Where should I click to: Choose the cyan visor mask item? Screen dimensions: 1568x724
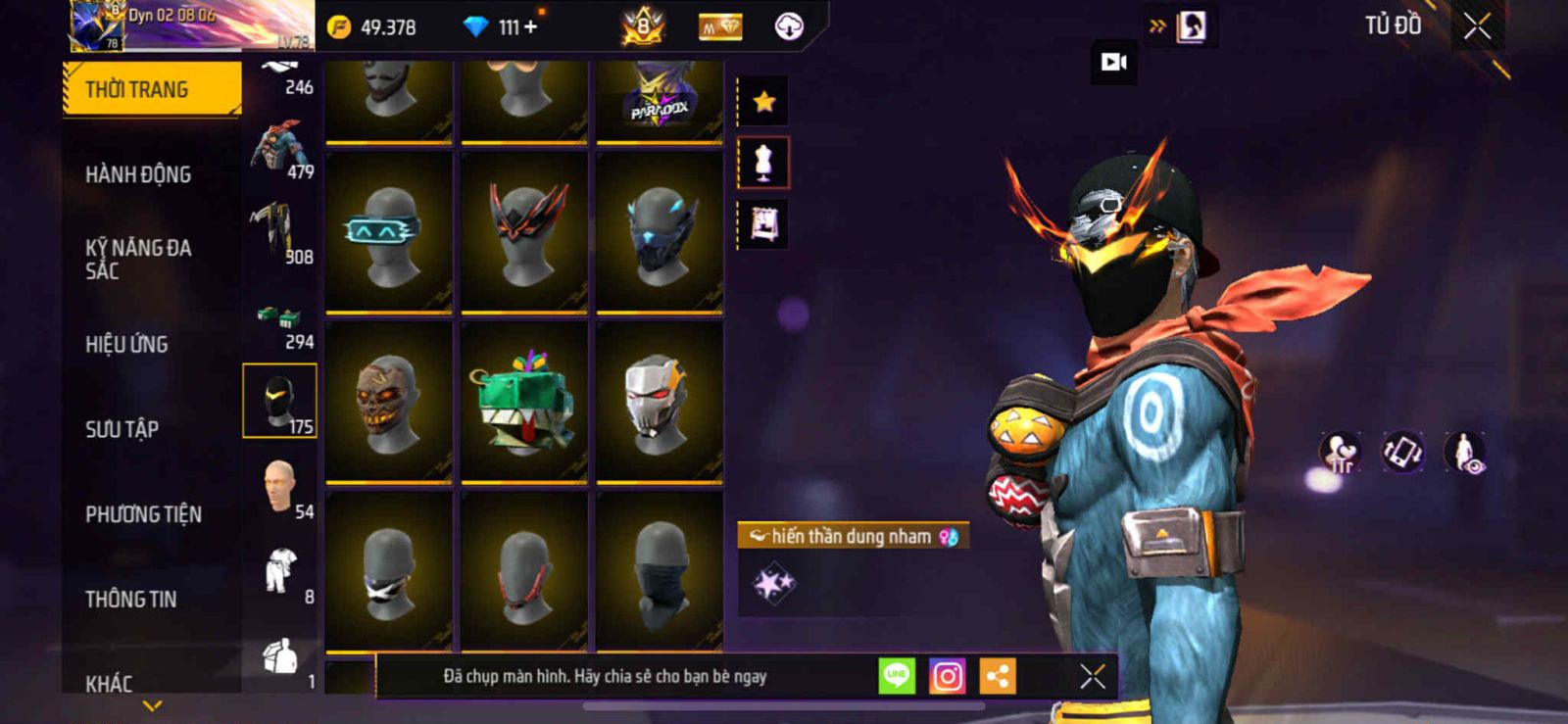pyautogui.click(x=389, y=232)
